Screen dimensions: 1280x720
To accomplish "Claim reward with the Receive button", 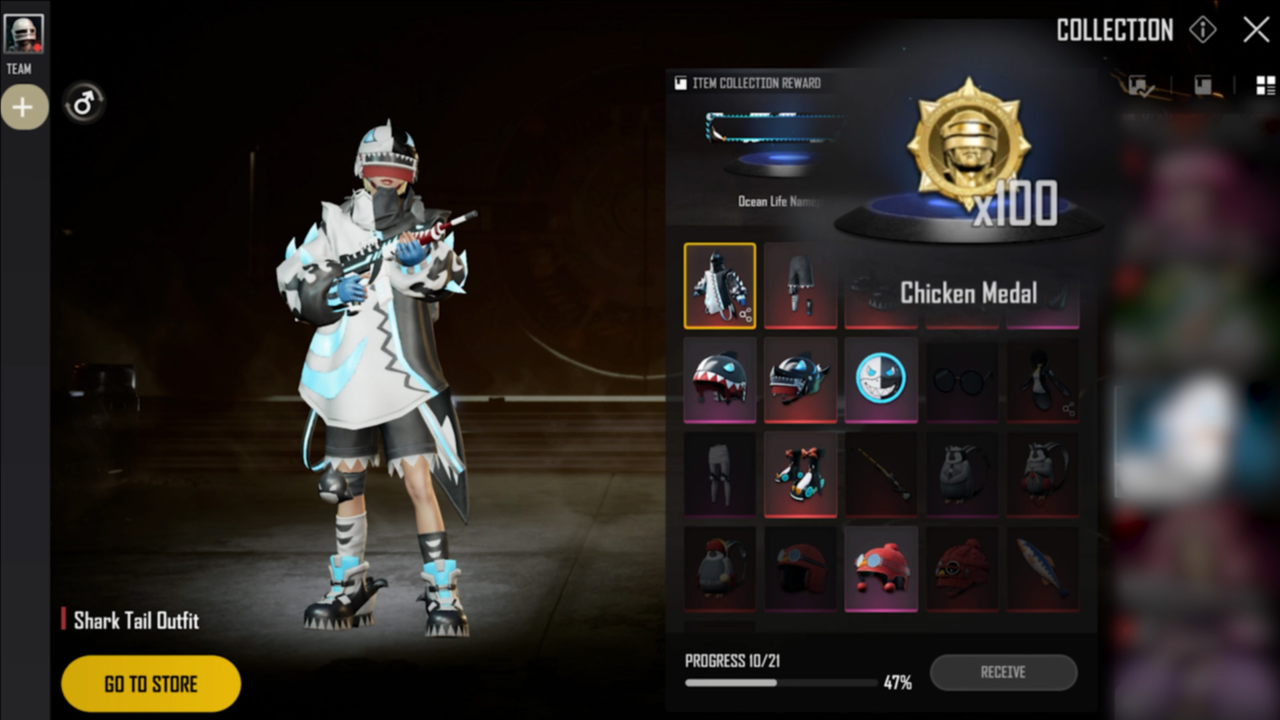I will pyautogui.click(x=1003, y=672).
